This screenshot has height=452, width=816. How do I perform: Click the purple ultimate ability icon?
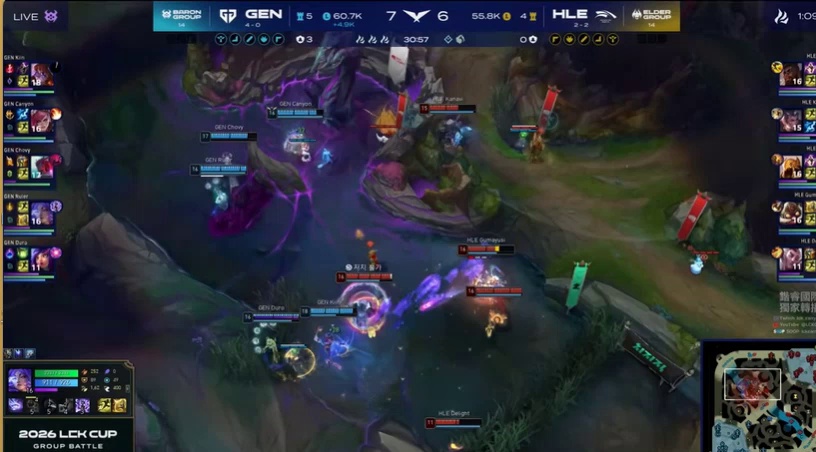pyautogui.click(x=83, y=405)
